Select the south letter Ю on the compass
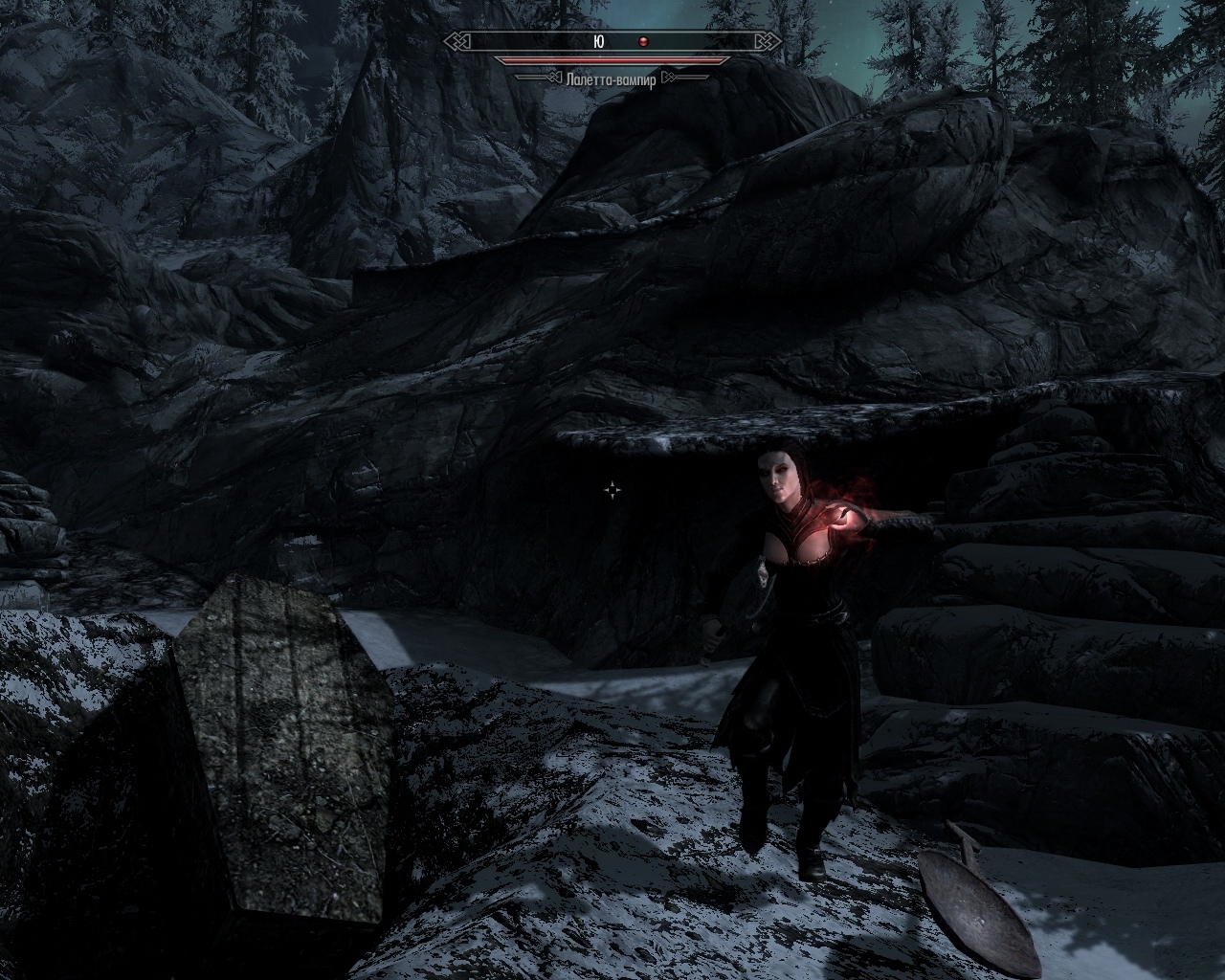1225x980 pixels. pos(599,42)
